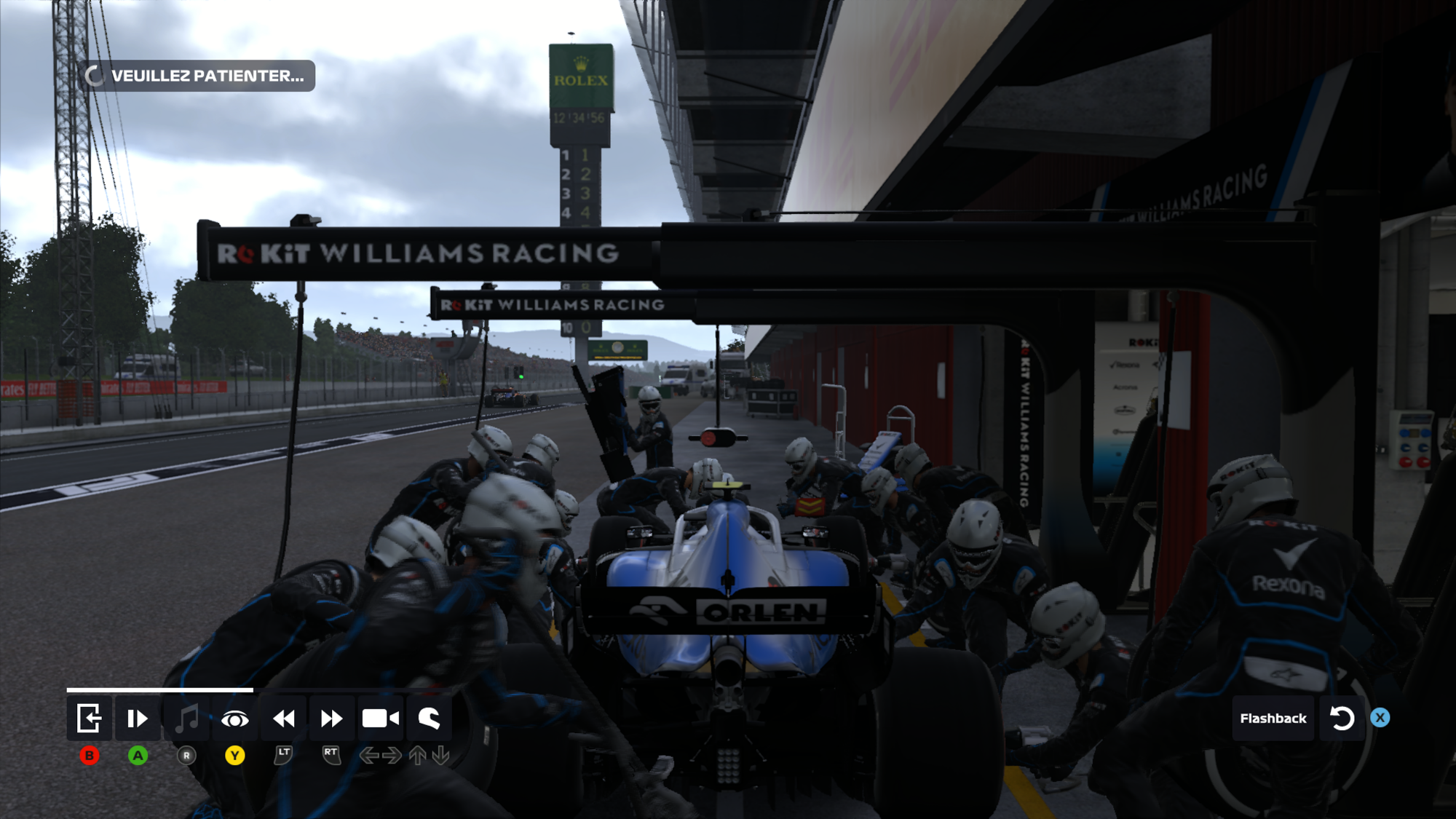The height and width of the screenshot is (819, 1456).
Task: Change the replay camera angle
Action: pyautogui.click(x=380, y=719)
